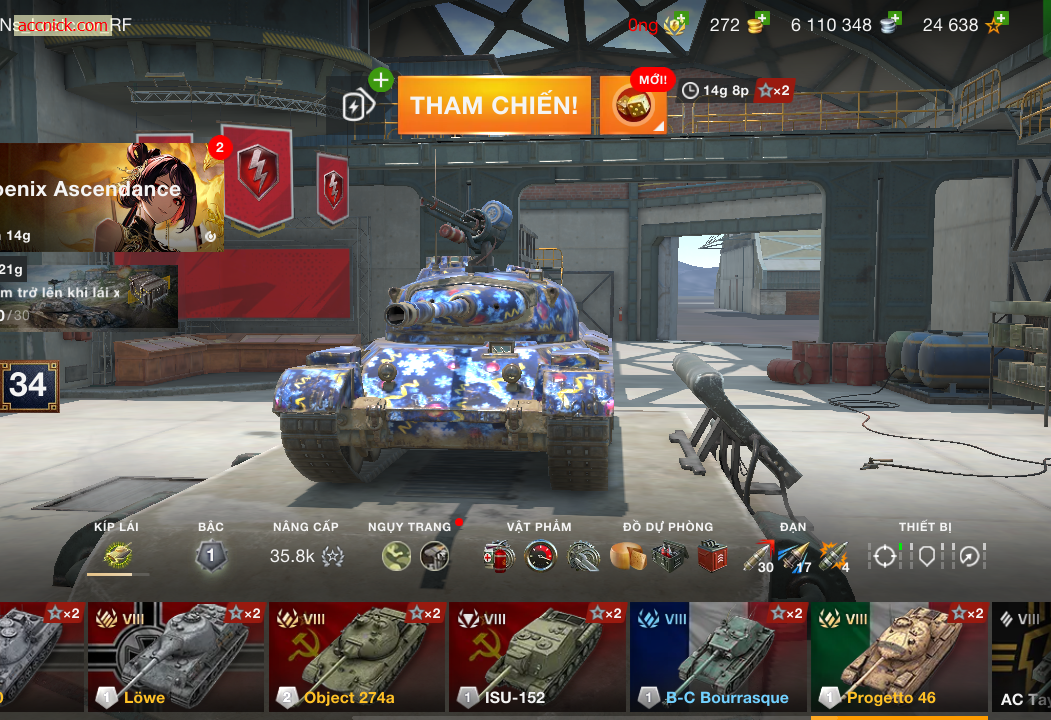Image resolution: width=1051 pixels, height=720 pixels.
Task: Open free XP star conversion
Action: [x=996, y=24]
